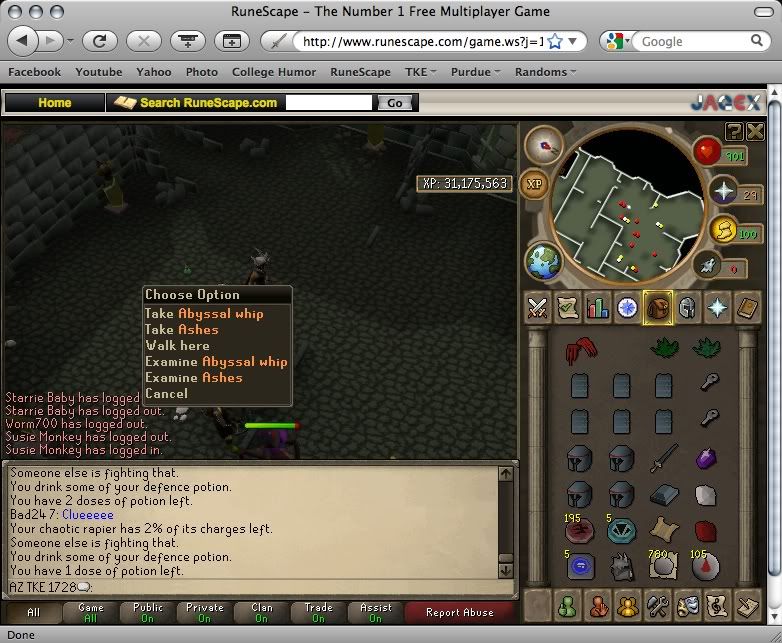782x643 pixels.
Task: Click the XP counter button
Action: pyautogui.click(x=534, y=185)
